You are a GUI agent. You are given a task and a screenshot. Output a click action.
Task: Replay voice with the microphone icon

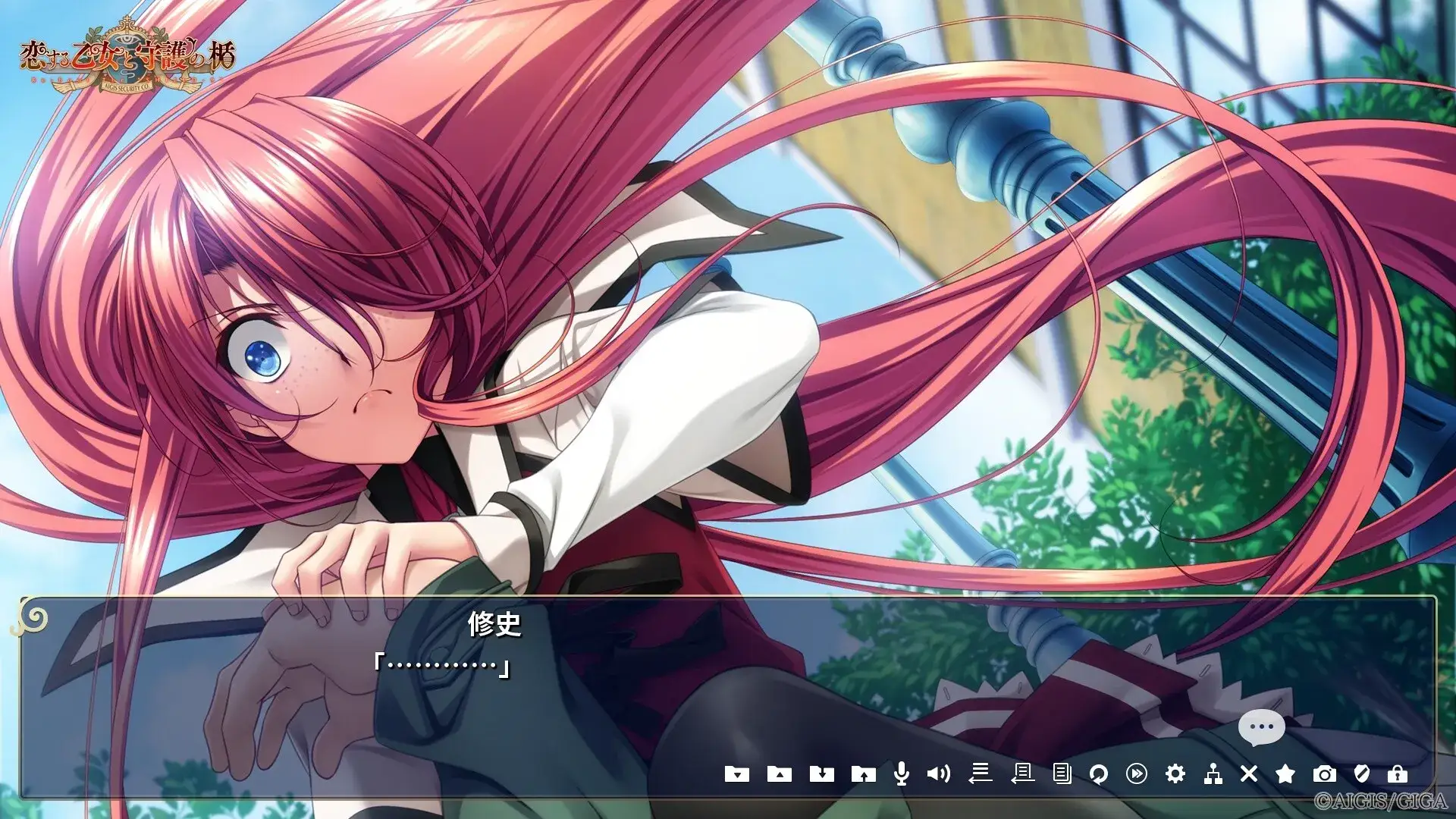(x=902, y=773)
